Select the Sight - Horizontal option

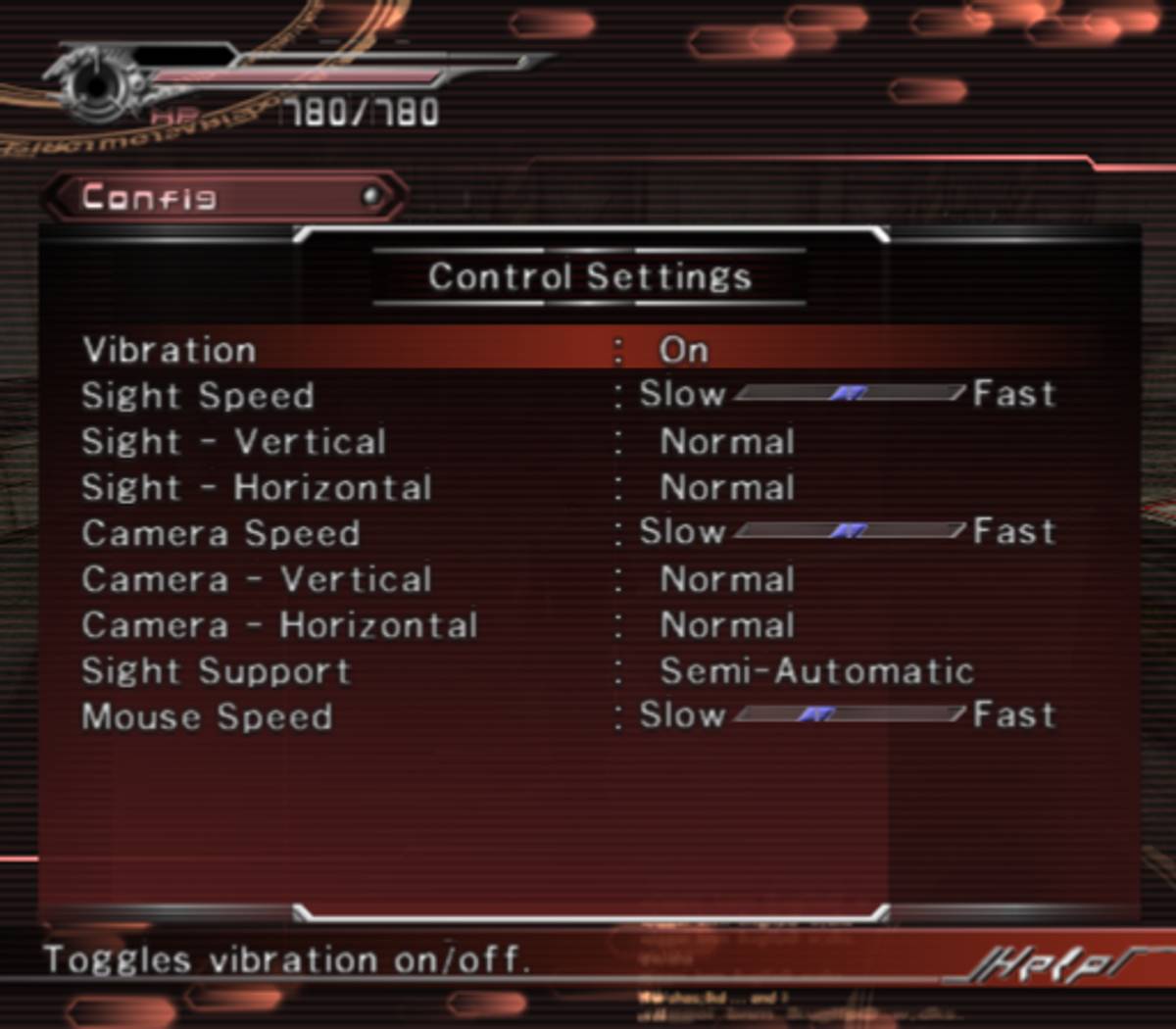(x=726, y=488)
